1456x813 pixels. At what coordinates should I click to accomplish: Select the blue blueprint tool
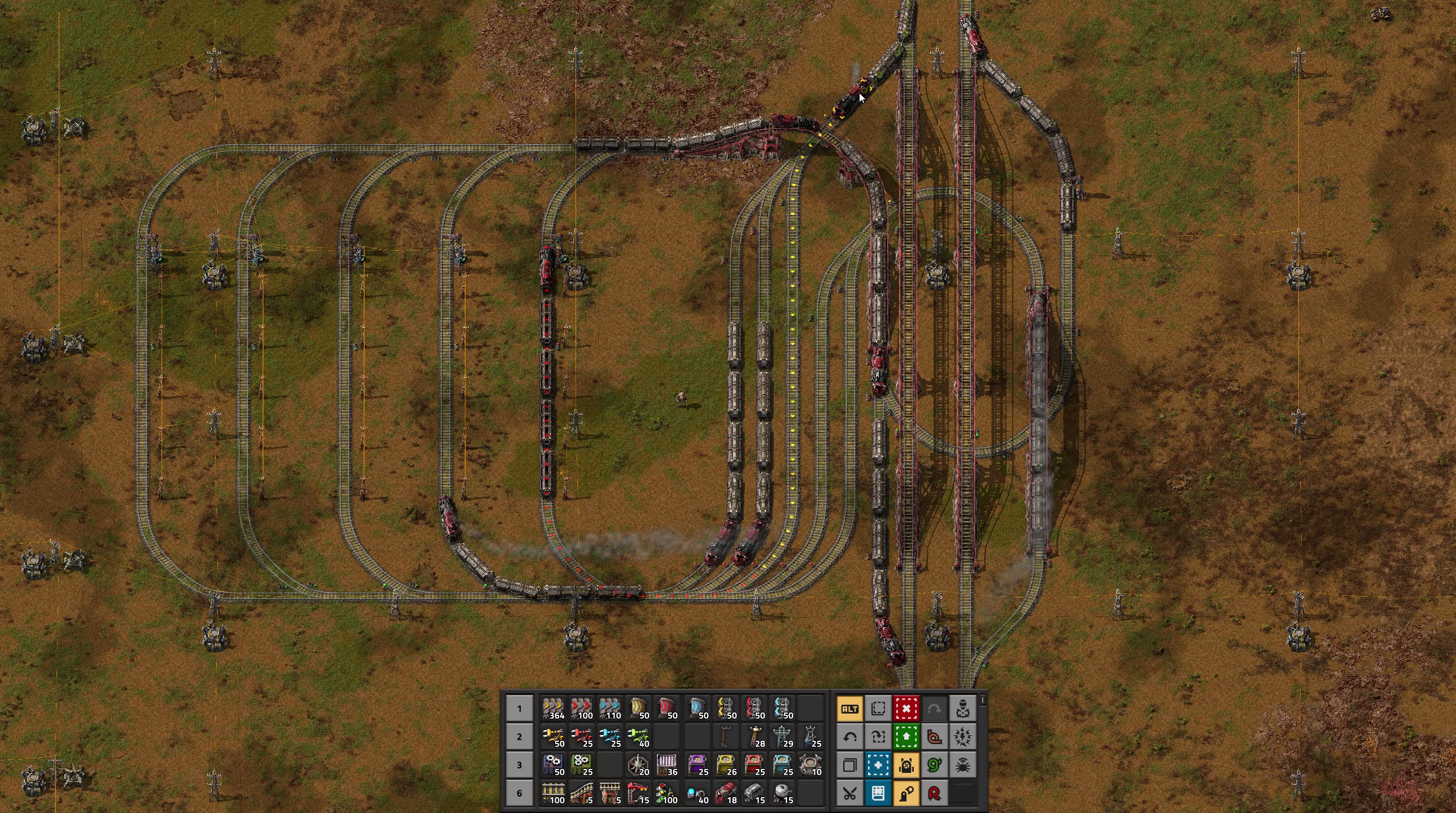[878, 765]
